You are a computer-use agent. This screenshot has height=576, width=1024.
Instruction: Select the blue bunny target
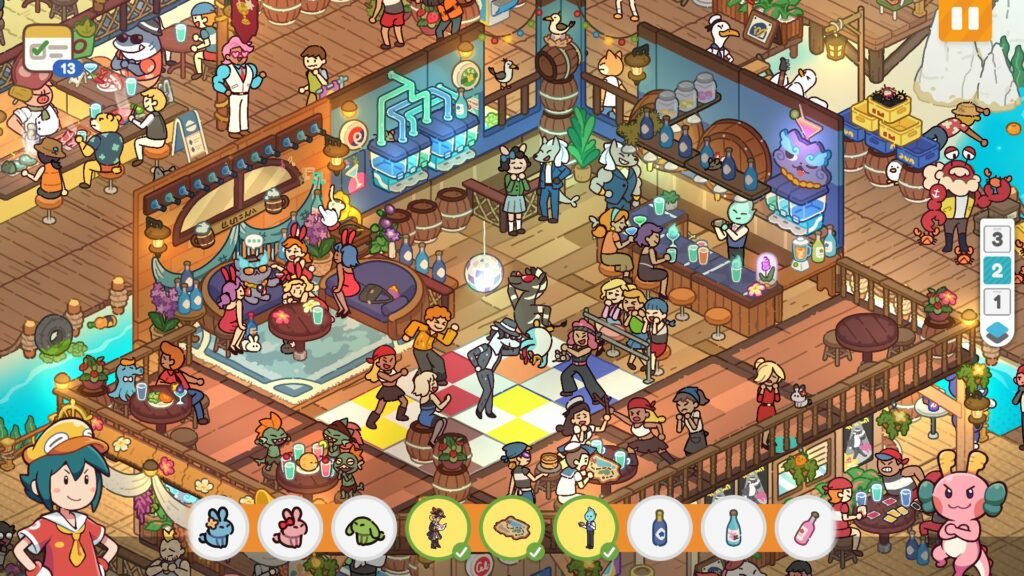point(217,528)
